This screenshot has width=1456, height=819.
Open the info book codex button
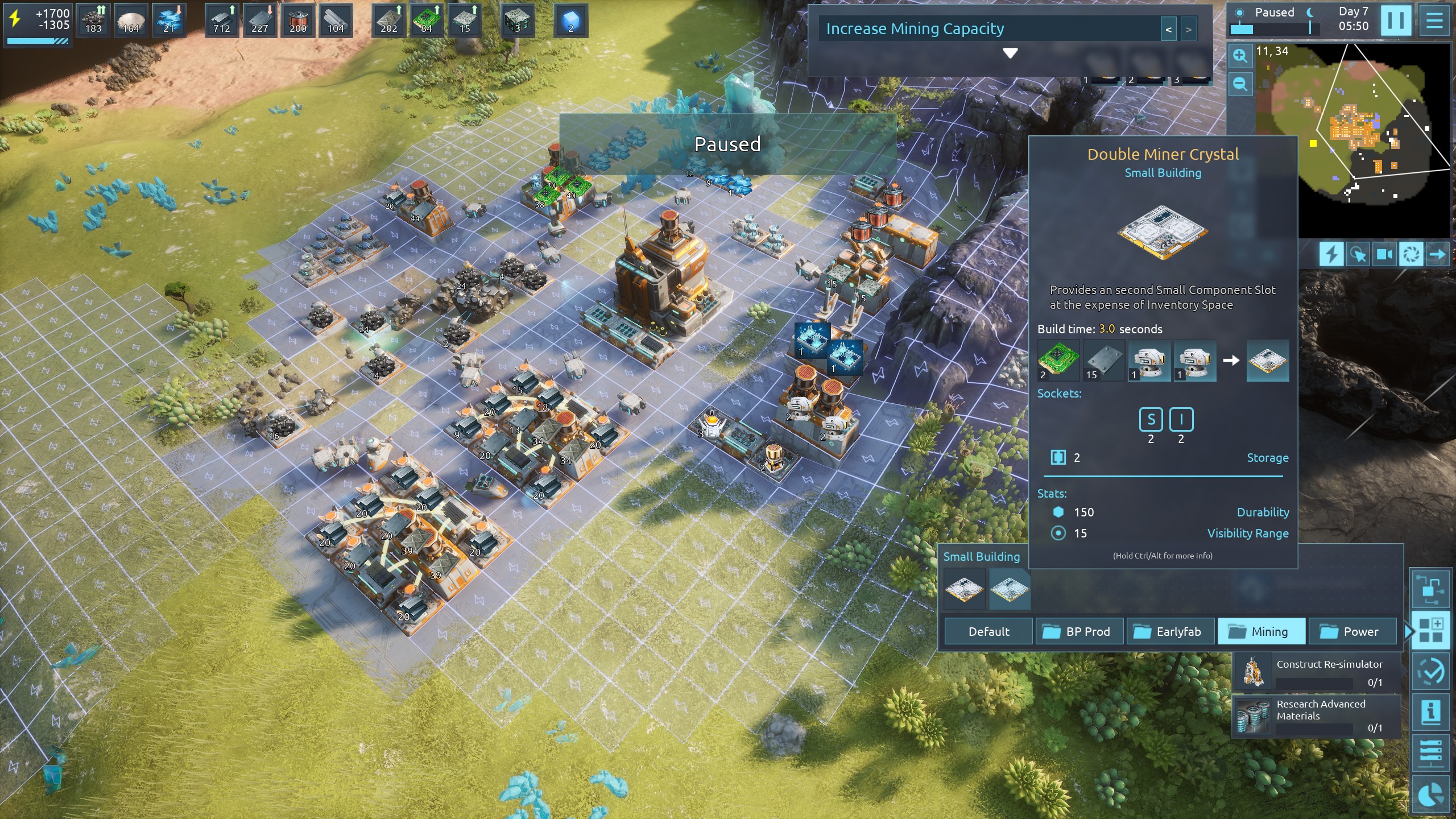click(x=1430, y=712)
